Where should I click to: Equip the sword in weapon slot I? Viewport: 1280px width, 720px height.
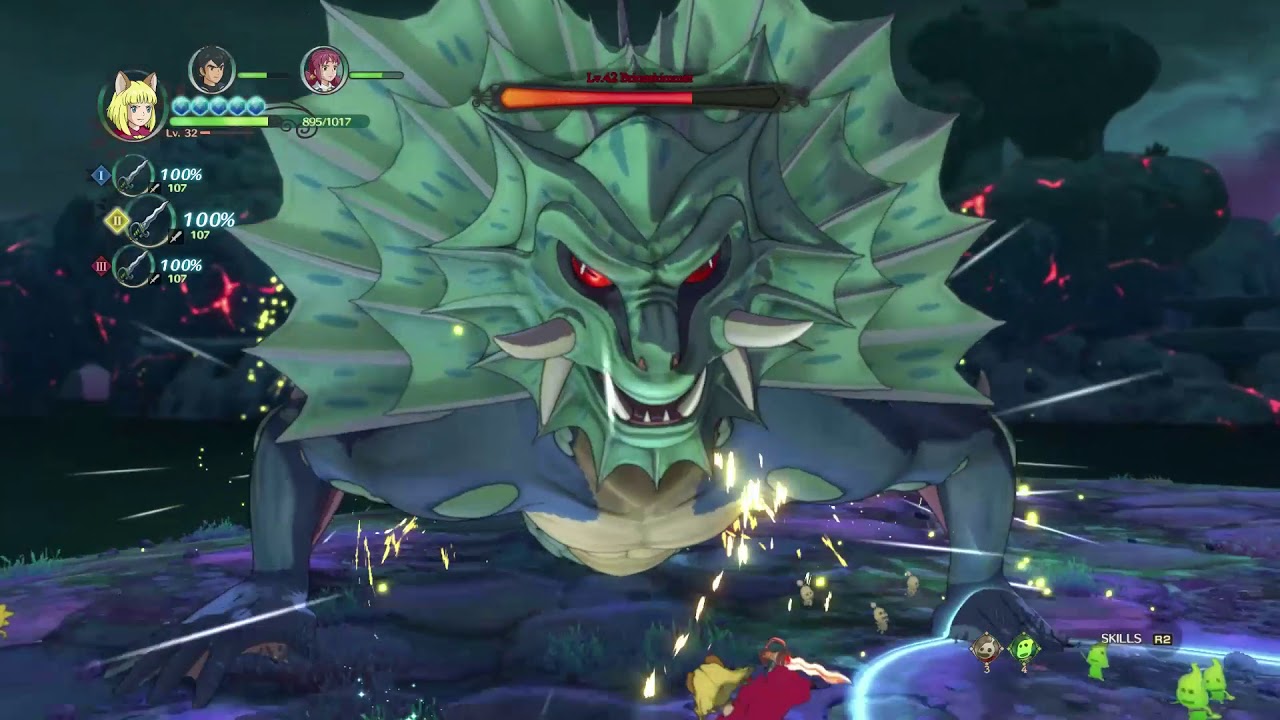[133, 176]
